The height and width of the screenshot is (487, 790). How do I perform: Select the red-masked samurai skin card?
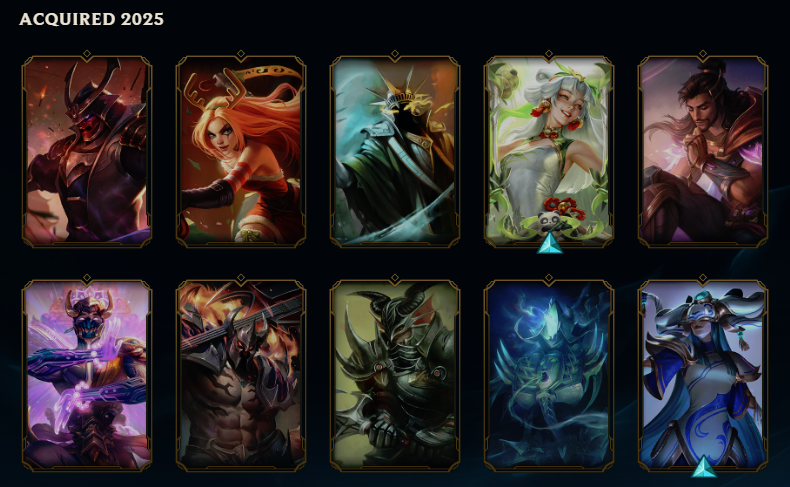[87, 152]
